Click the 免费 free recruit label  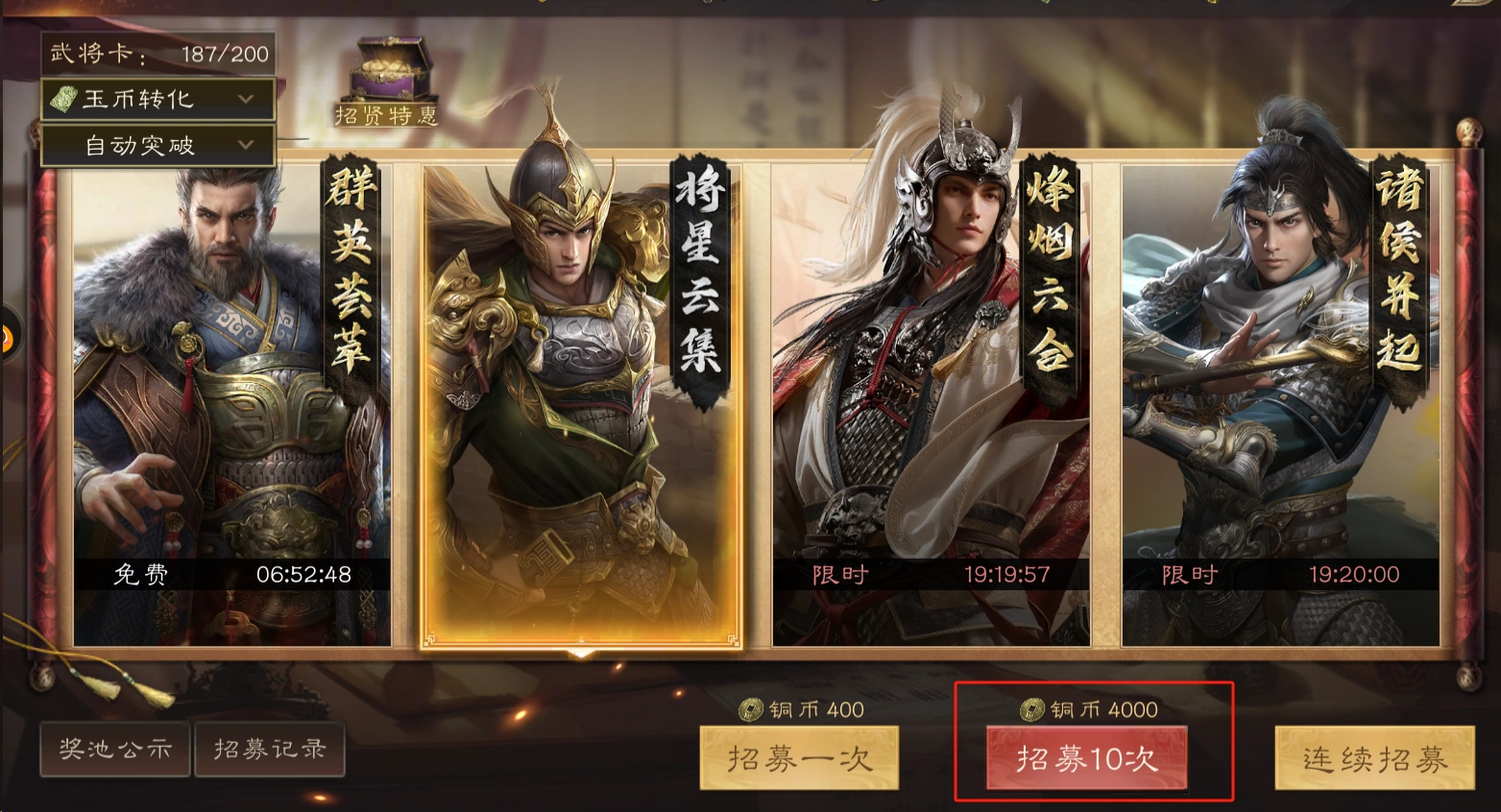140,574
